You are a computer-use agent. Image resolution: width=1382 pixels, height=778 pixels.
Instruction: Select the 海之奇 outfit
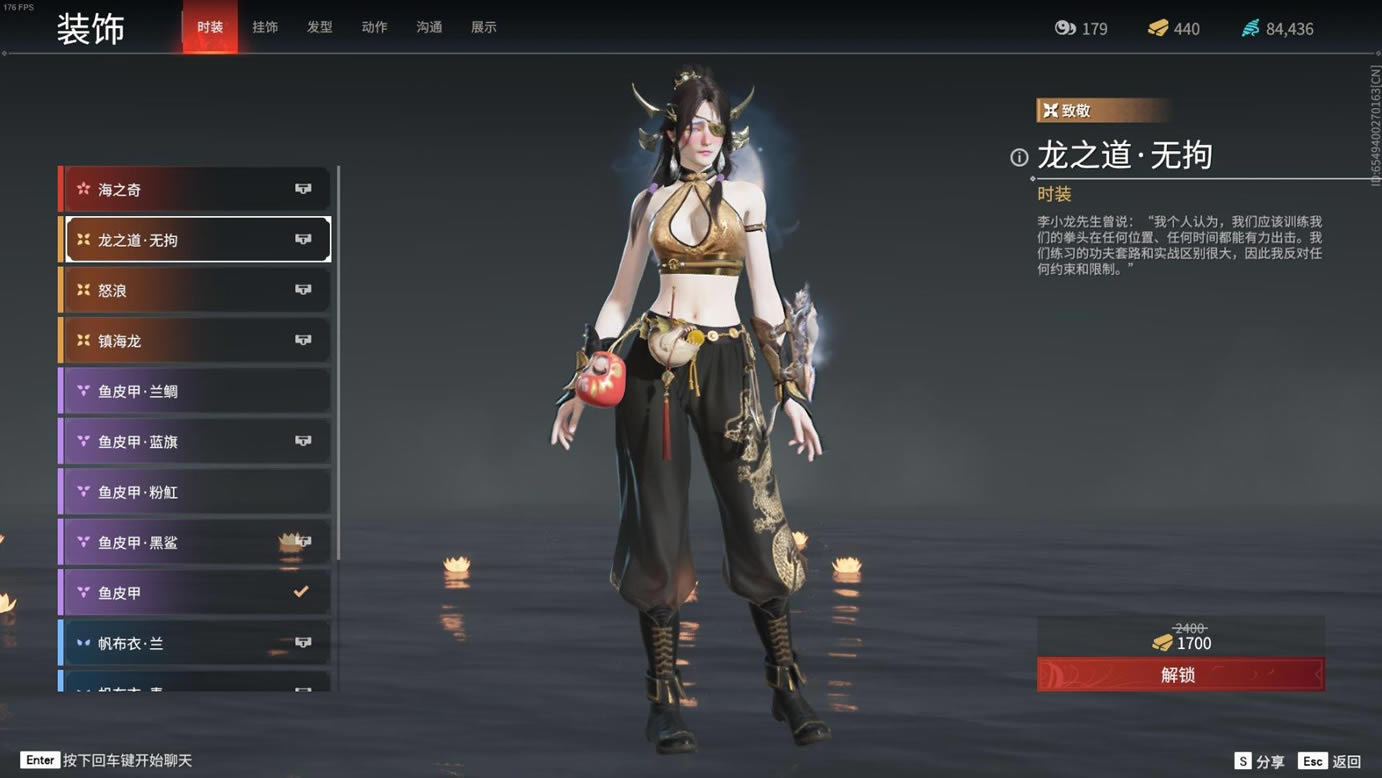coord(197,189)
